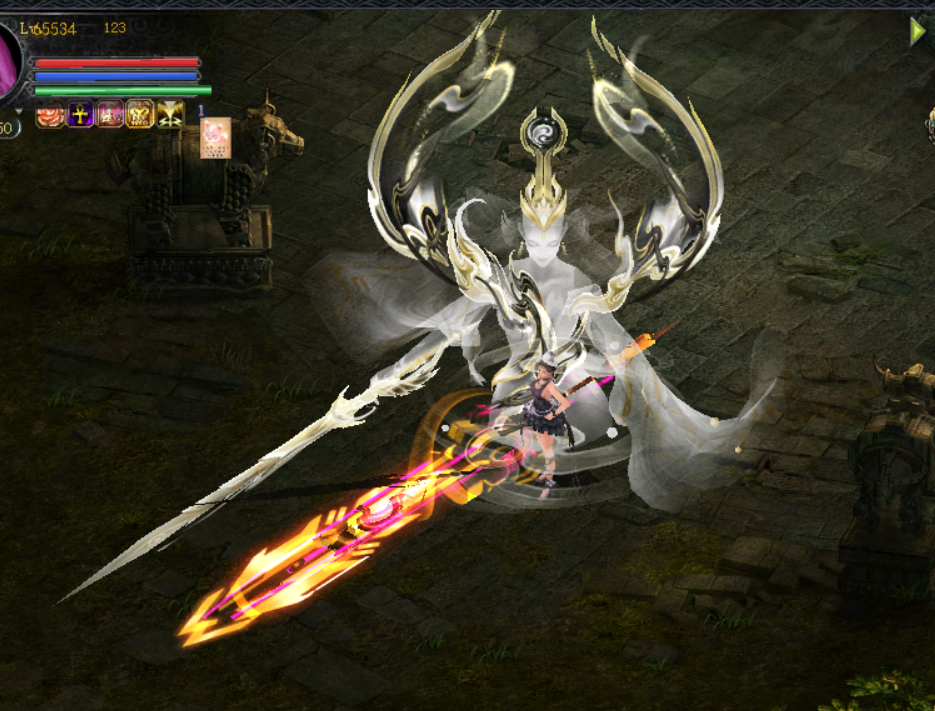Select the golden butterfly buff icon
This screenshot has height=711, width=935.
pyautogui.click(x=140, y=115)
